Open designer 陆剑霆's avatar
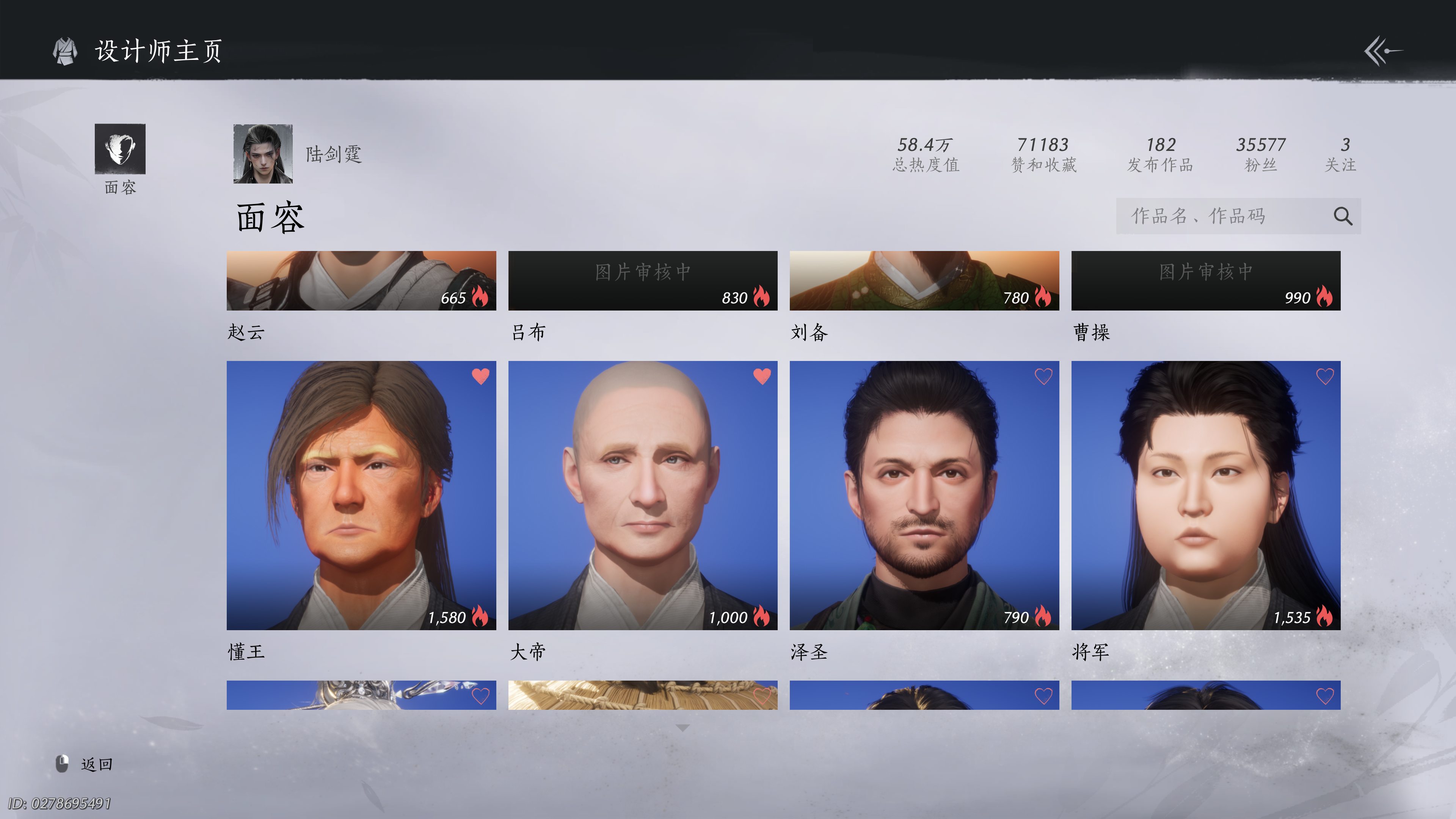 pos(263,154)
